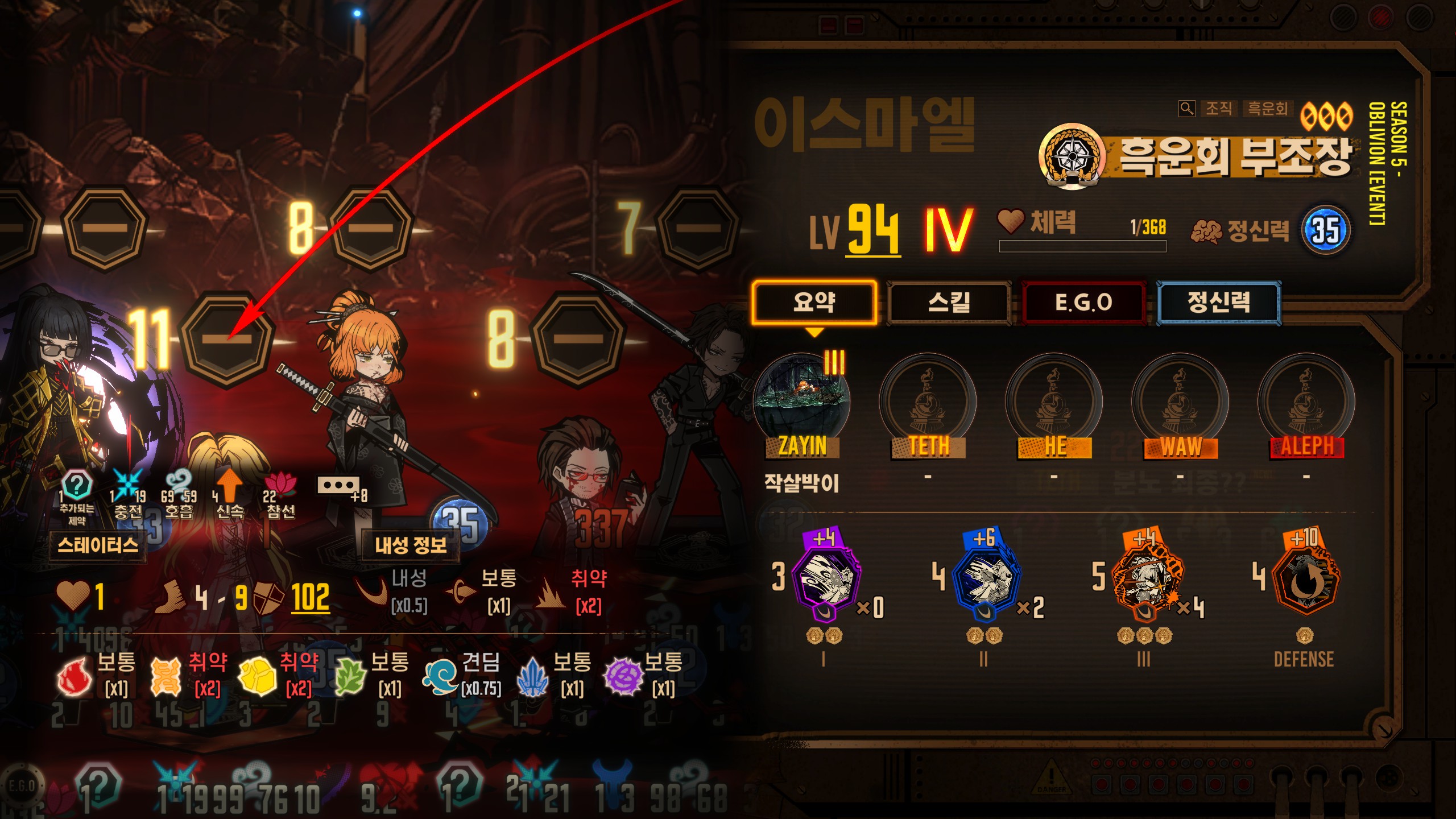Choose the empty ALEPH E.G.O slot
Image resolution: width=1456 pixels, height=819 pixels.
1306,401
